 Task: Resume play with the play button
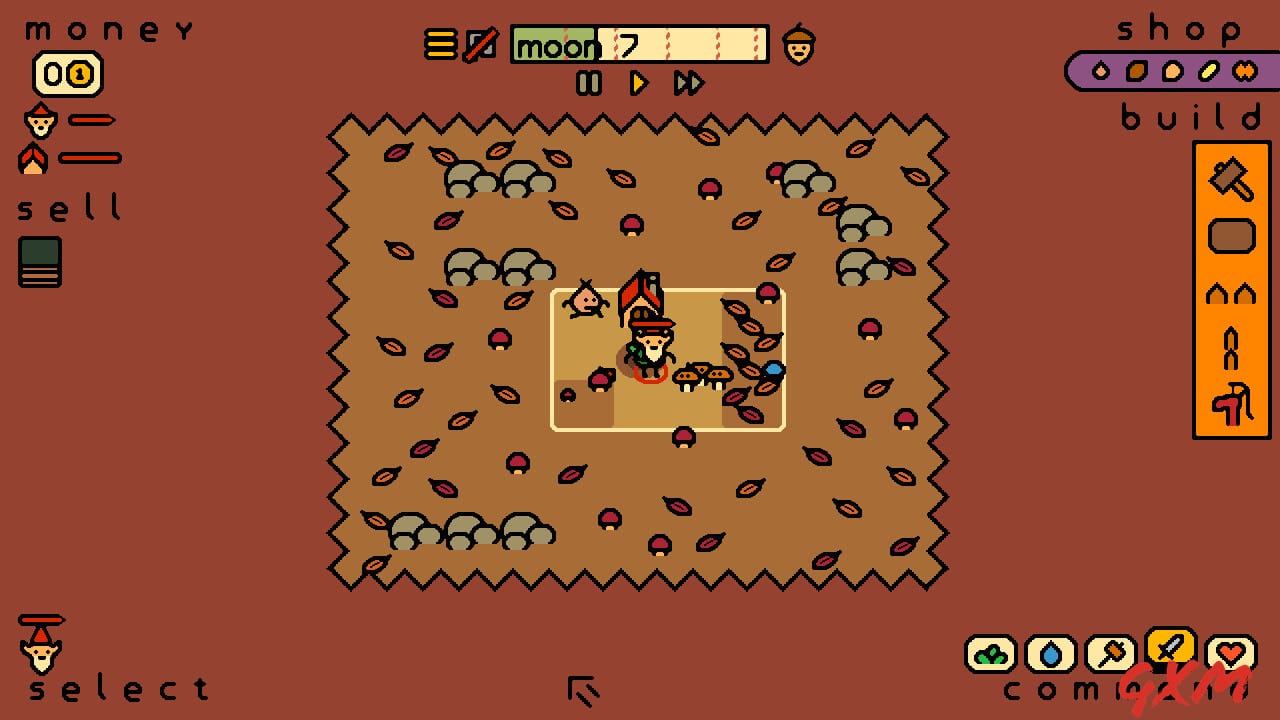639,84
